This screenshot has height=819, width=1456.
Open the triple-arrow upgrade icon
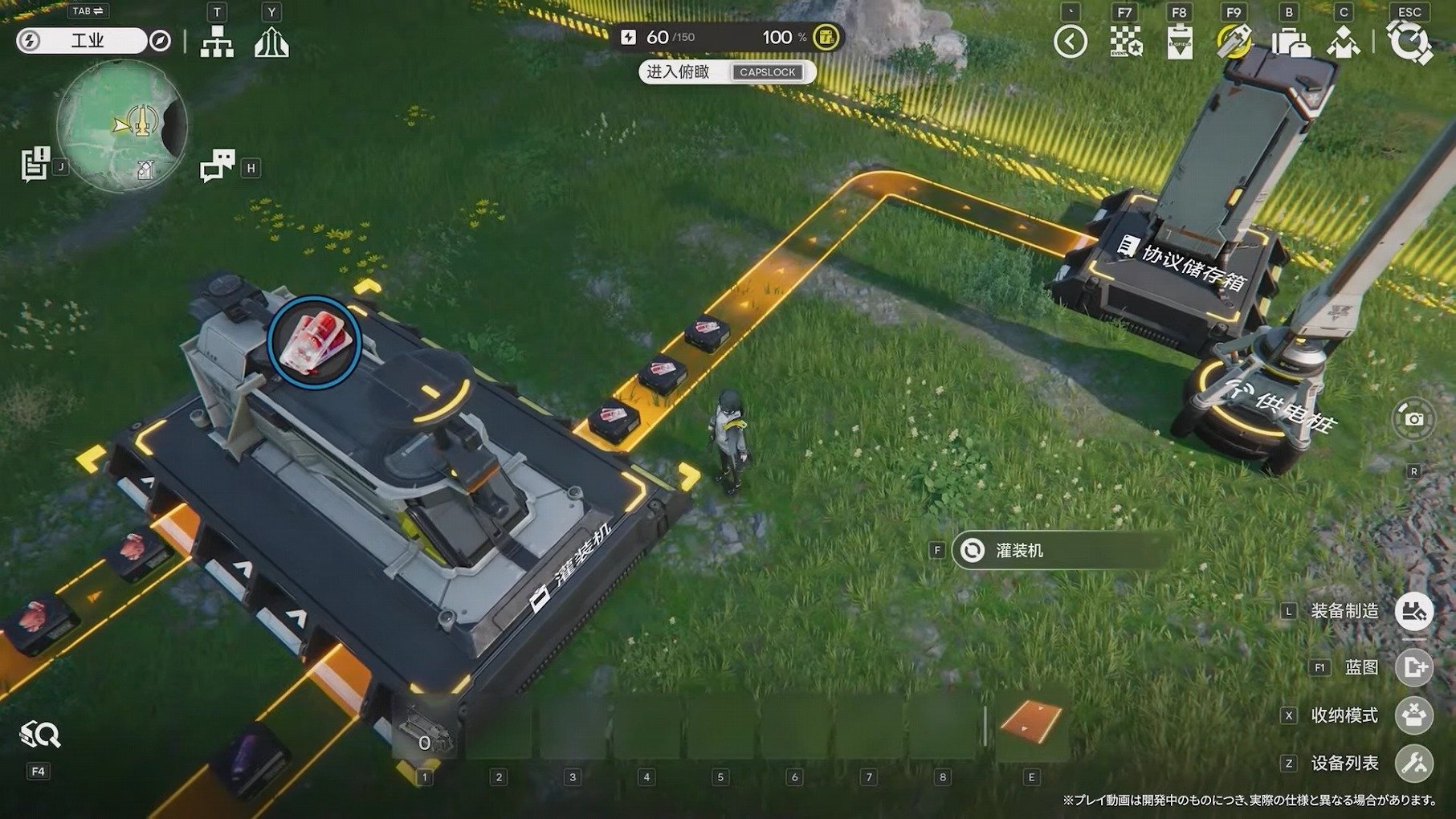[x=271, y=42]
